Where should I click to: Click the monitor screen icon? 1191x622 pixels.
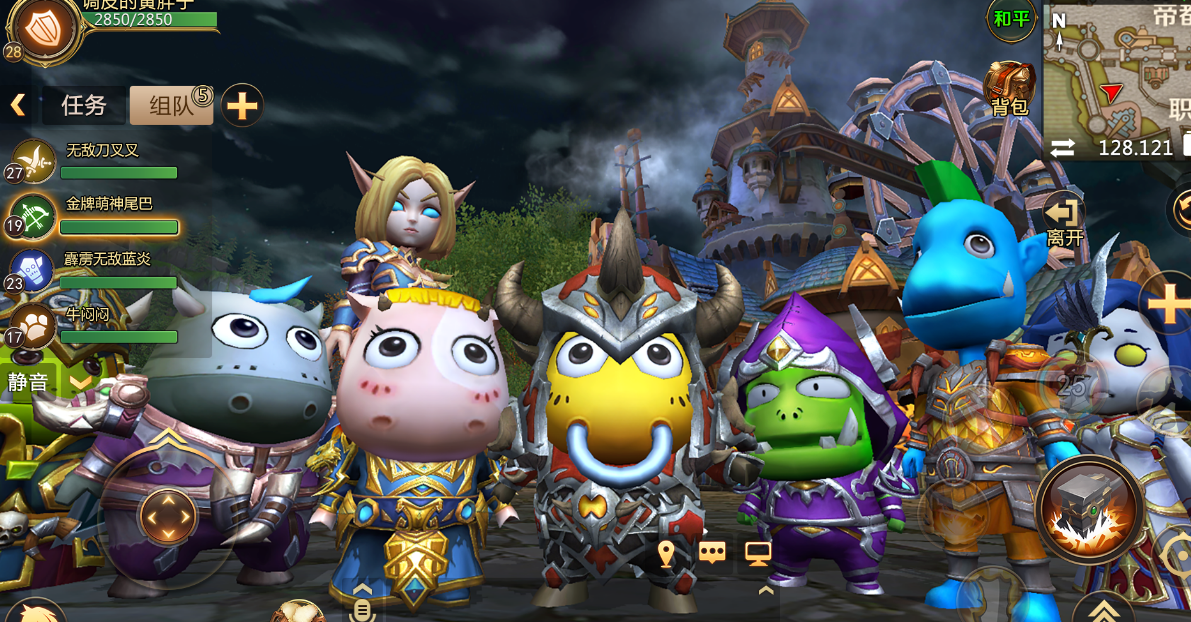tap(758, 552)
